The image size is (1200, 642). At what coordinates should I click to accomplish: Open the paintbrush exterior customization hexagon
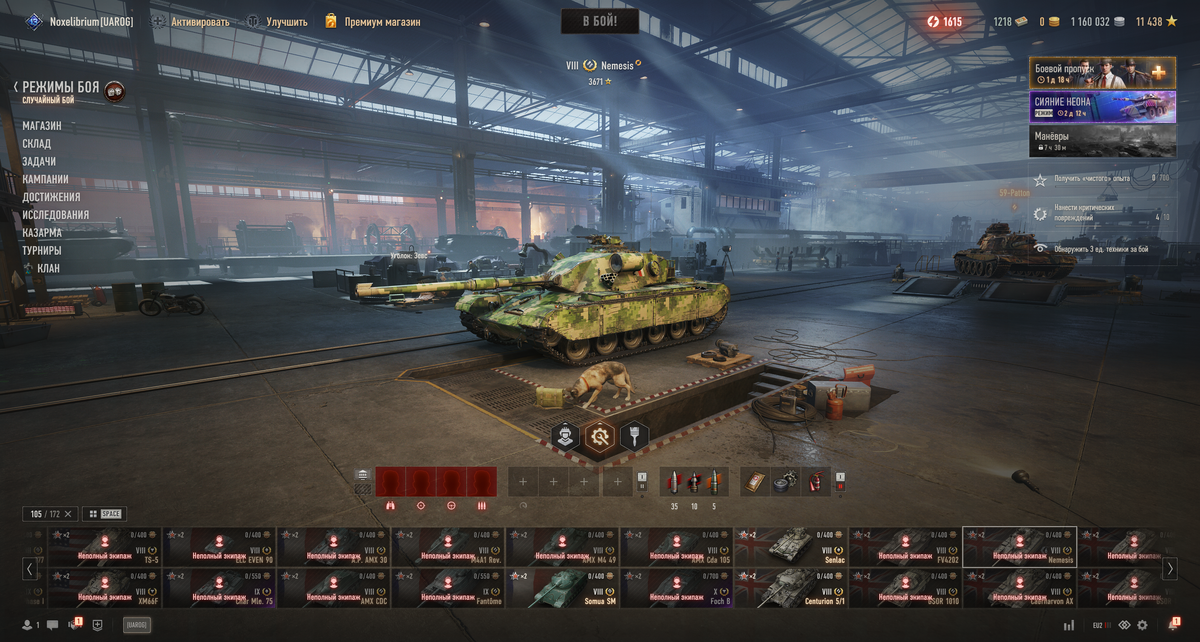click(x=634, y=436)
